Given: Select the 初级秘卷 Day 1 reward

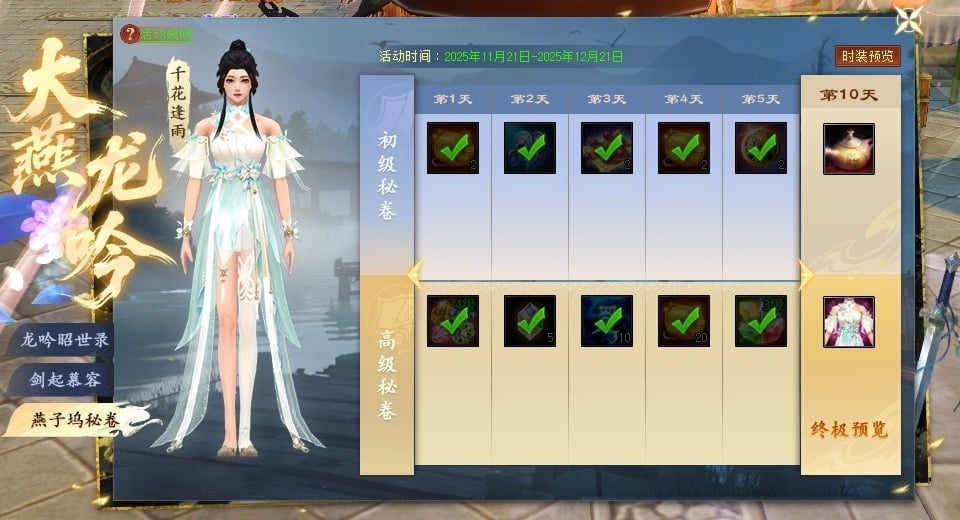Looking at the screenshot, I should 453,148.
